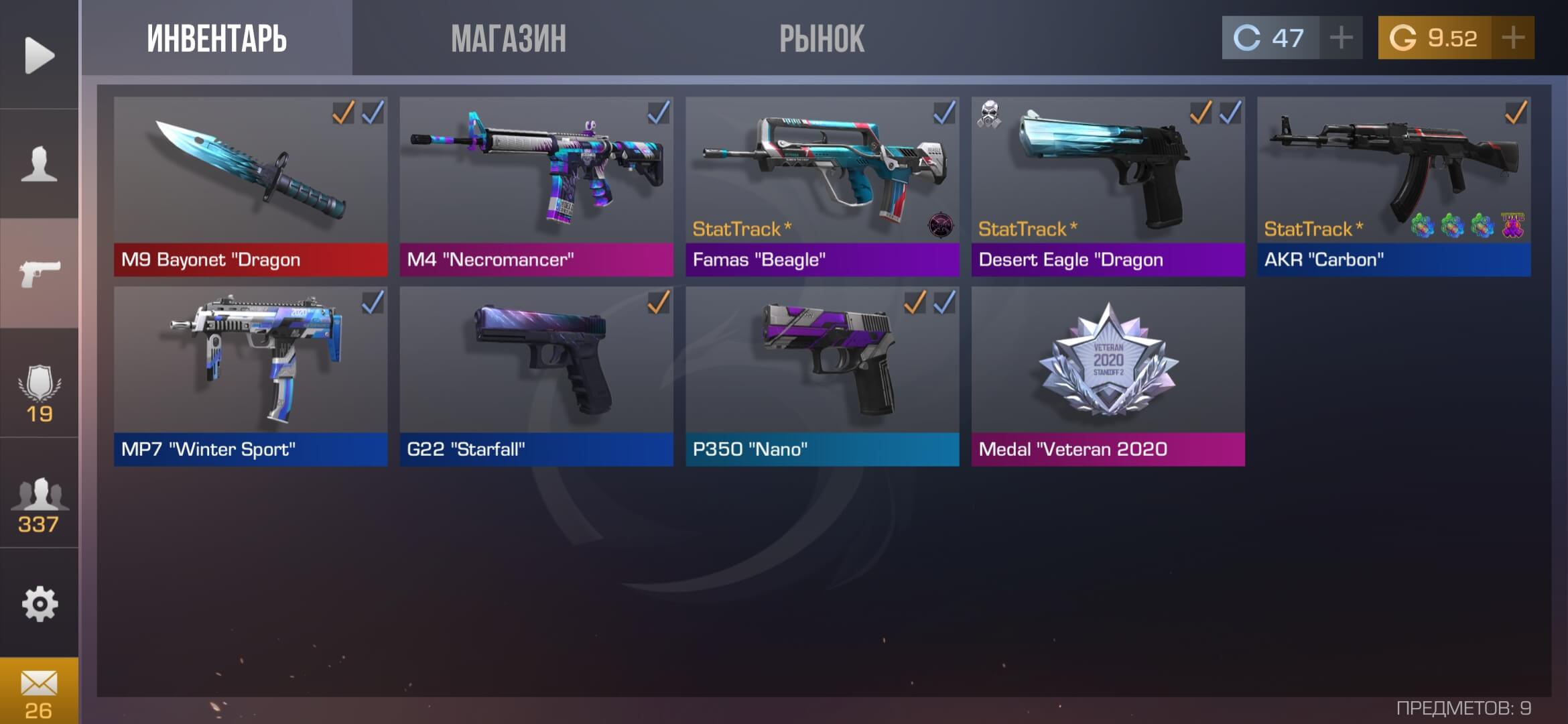Pick the Desert Eagle "Dragon" skin
Image resolution: width=1568 pixels, height=724 pixels.
1108,186
